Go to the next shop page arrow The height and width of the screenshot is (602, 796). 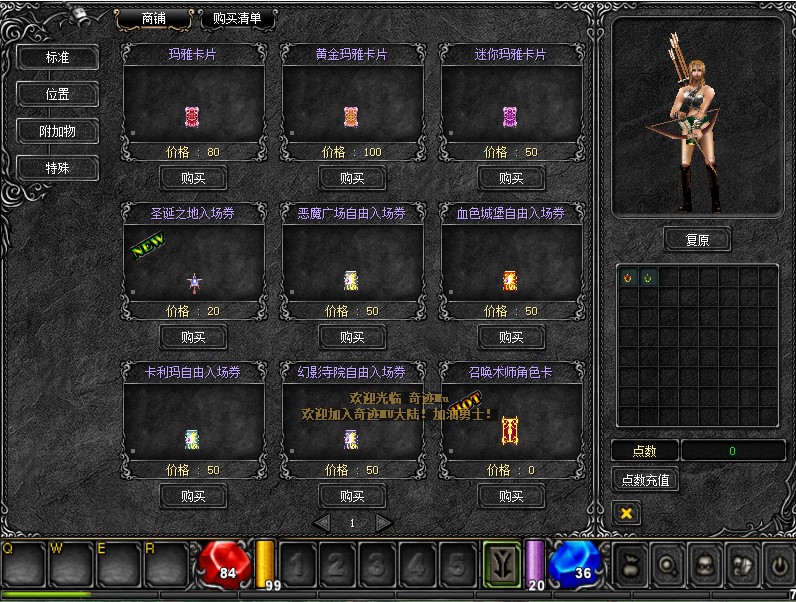pos(383,522)
